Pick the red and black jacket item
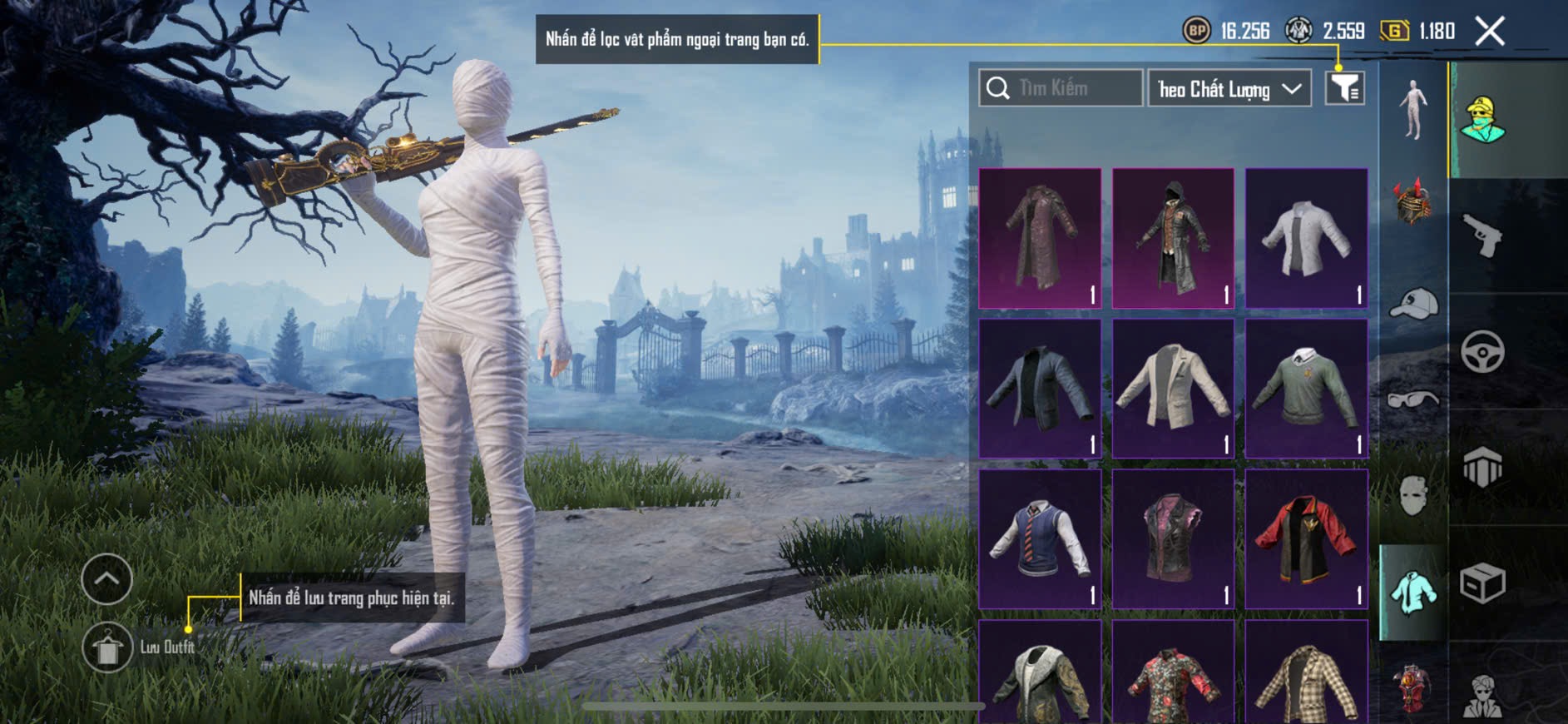The width and height of the screenshot is (1568, 724). [1306, 538]
